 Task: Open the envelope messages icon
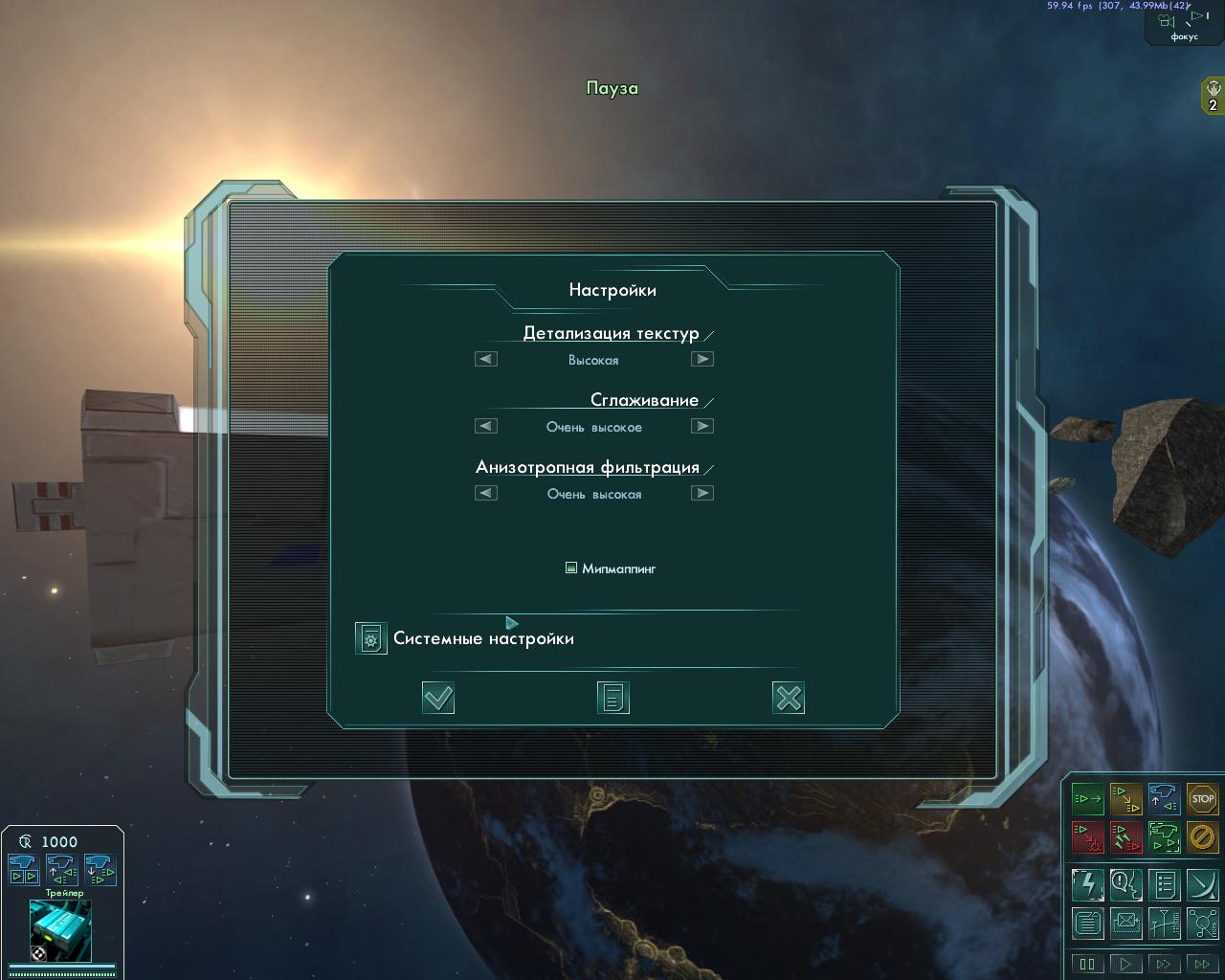click(1125, 924)
